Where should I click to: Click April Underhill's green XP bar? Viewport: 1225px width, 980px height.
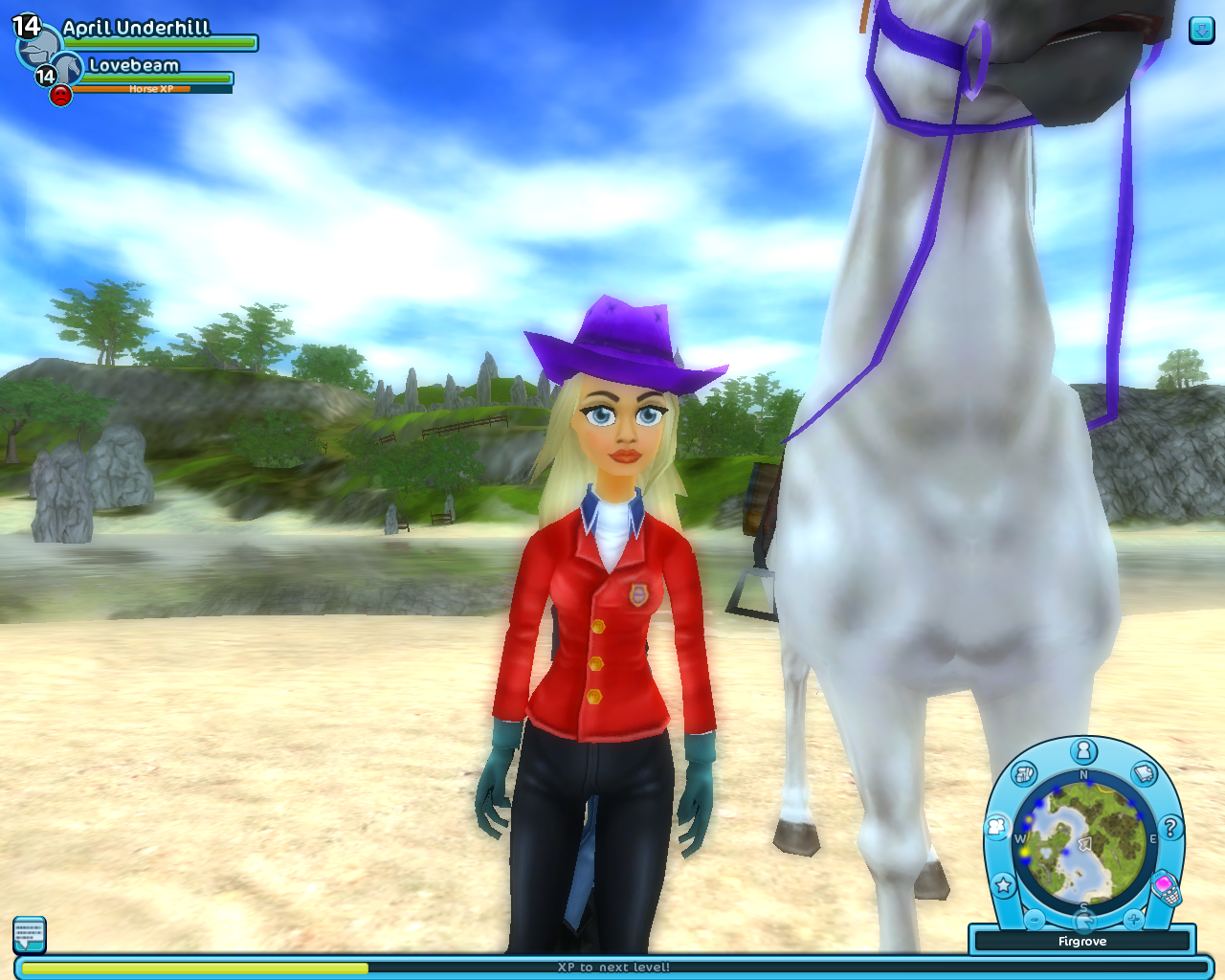[158, 43]
